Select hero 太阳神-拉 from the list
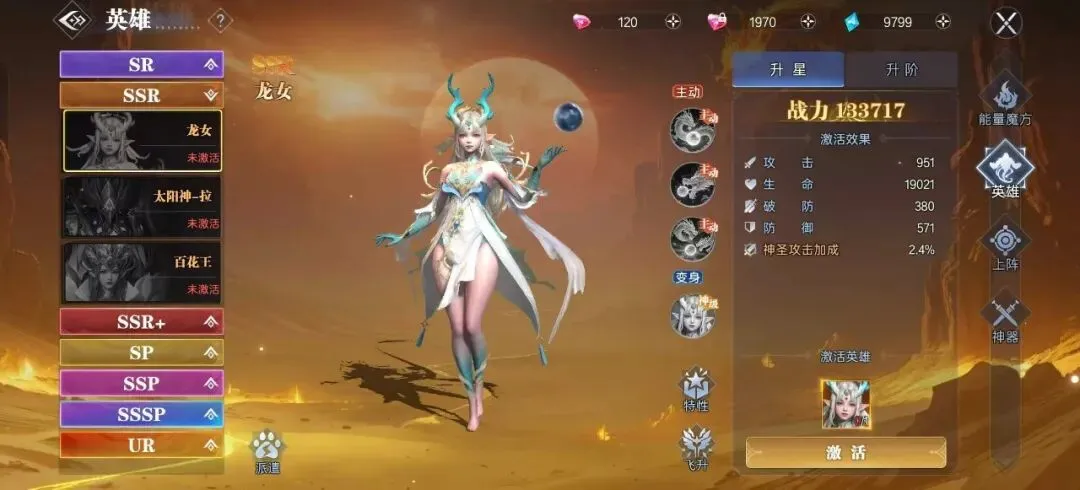The image size is (1080, 490). point(142,206)
